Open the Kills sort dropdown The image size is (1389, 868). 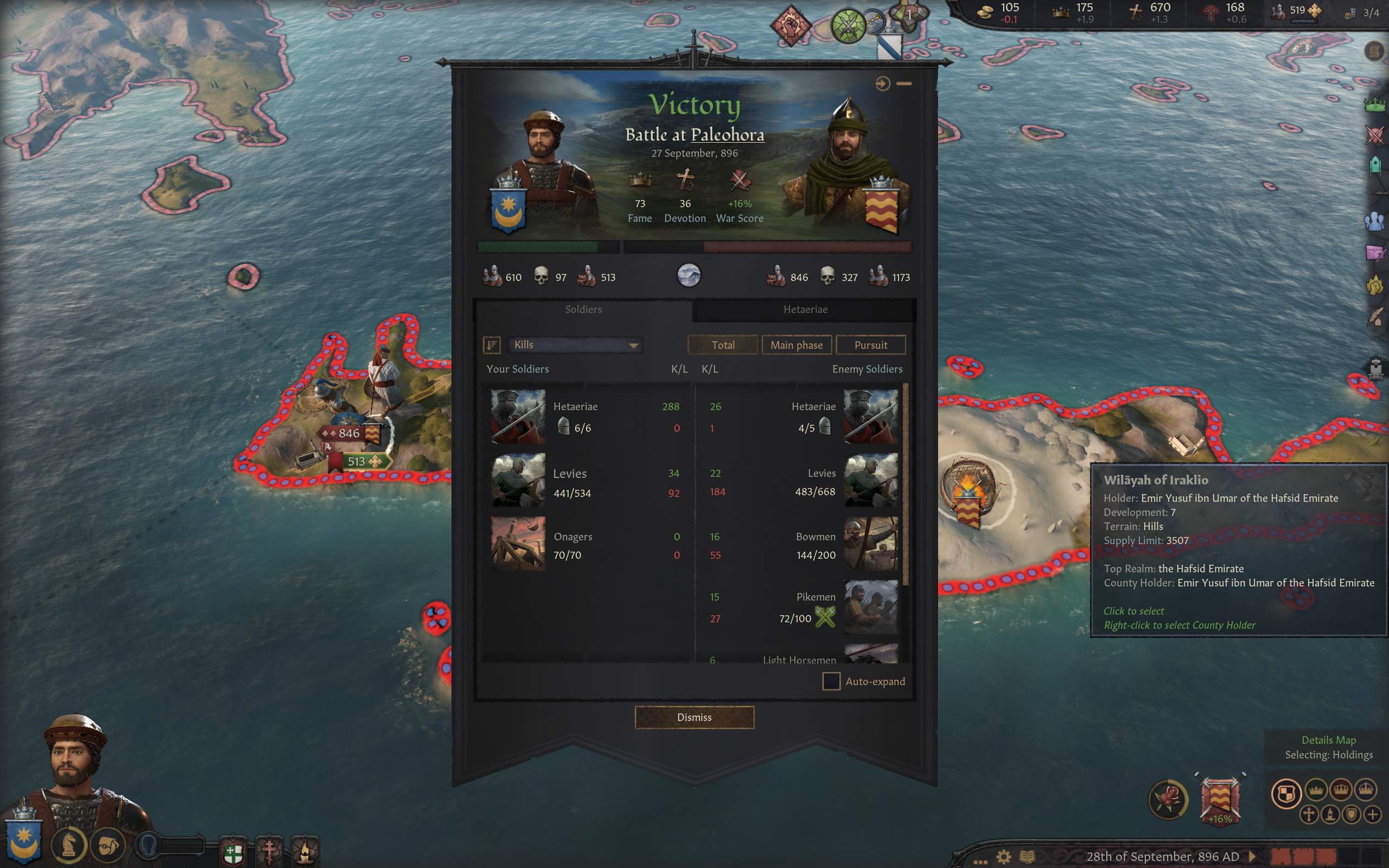pyautogui.click(x=575, y=345)
